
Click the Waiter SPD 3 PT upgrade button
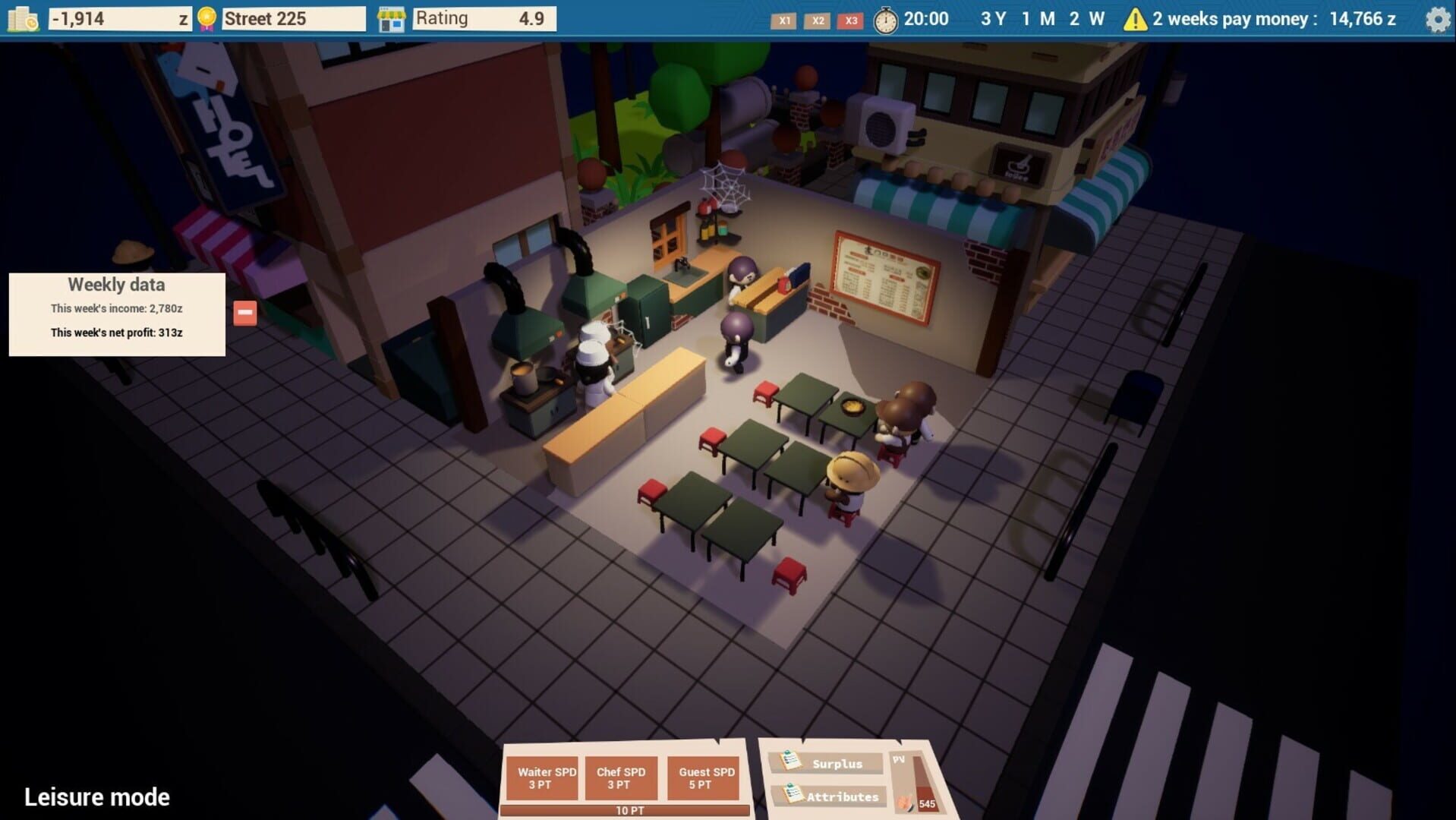541,777
